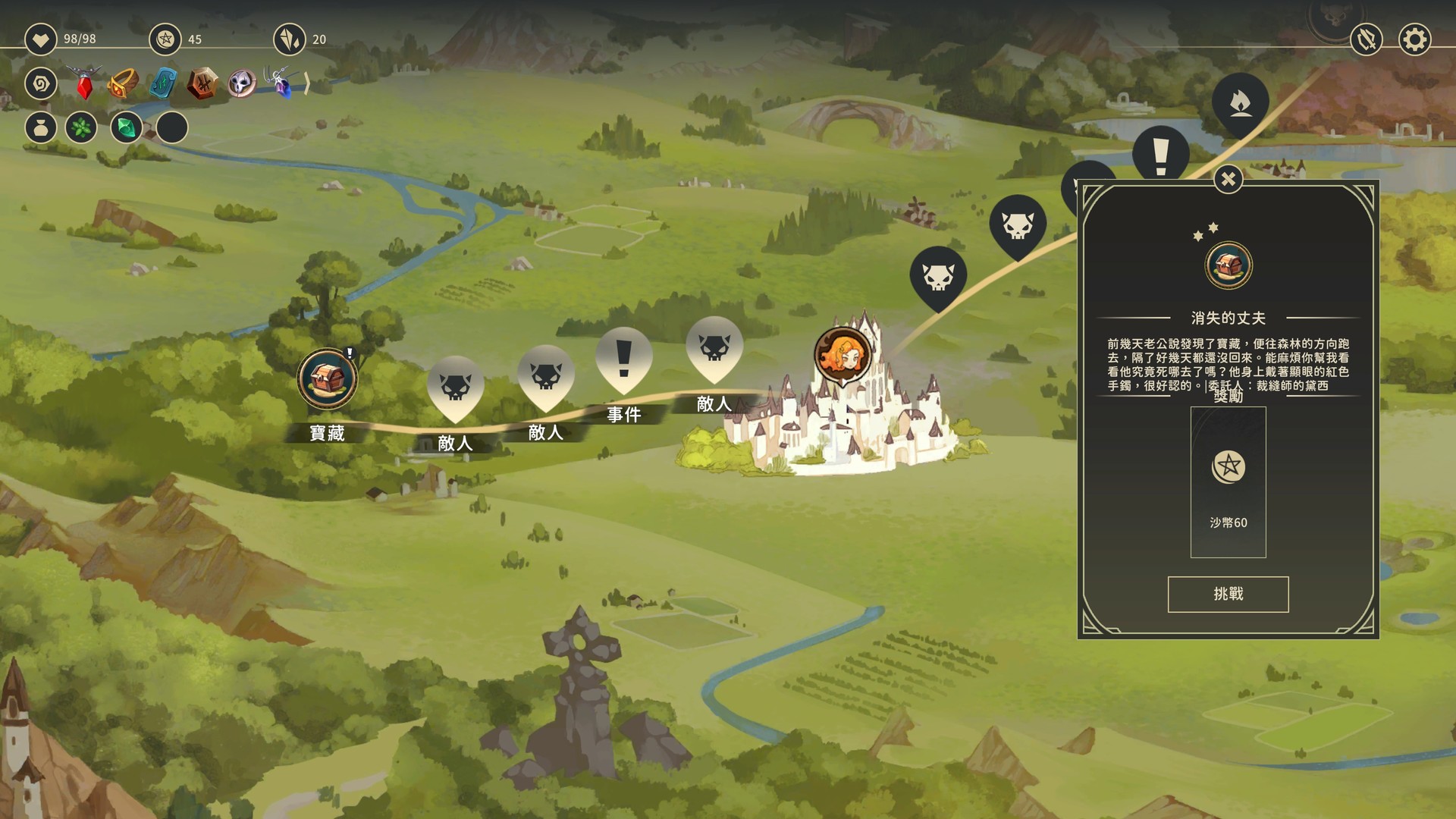Open the 寶藏 treasure chest map node
Screen dimensions: 1456x819
(x=326, y=379)
